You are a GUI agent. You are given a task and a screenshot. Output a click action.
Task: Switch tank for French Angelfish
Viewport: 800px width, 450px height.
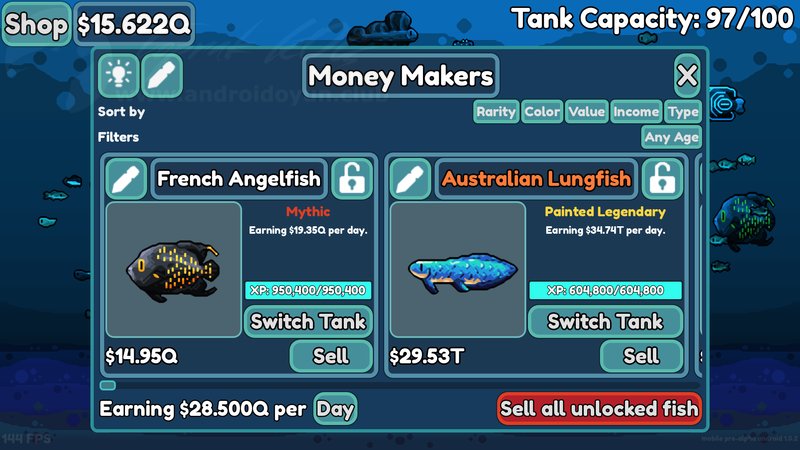coord(309,321)
